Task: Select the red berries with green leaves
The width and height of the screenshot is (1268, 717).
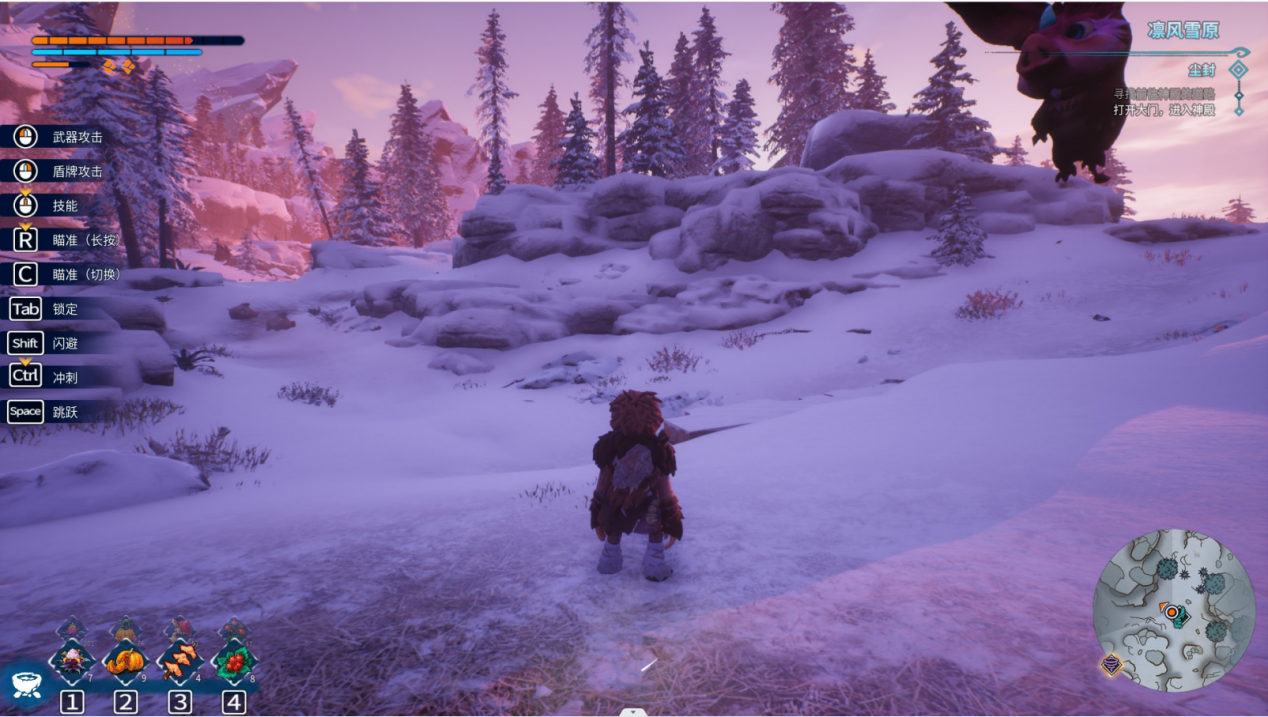Action: [x=234, y=660]
